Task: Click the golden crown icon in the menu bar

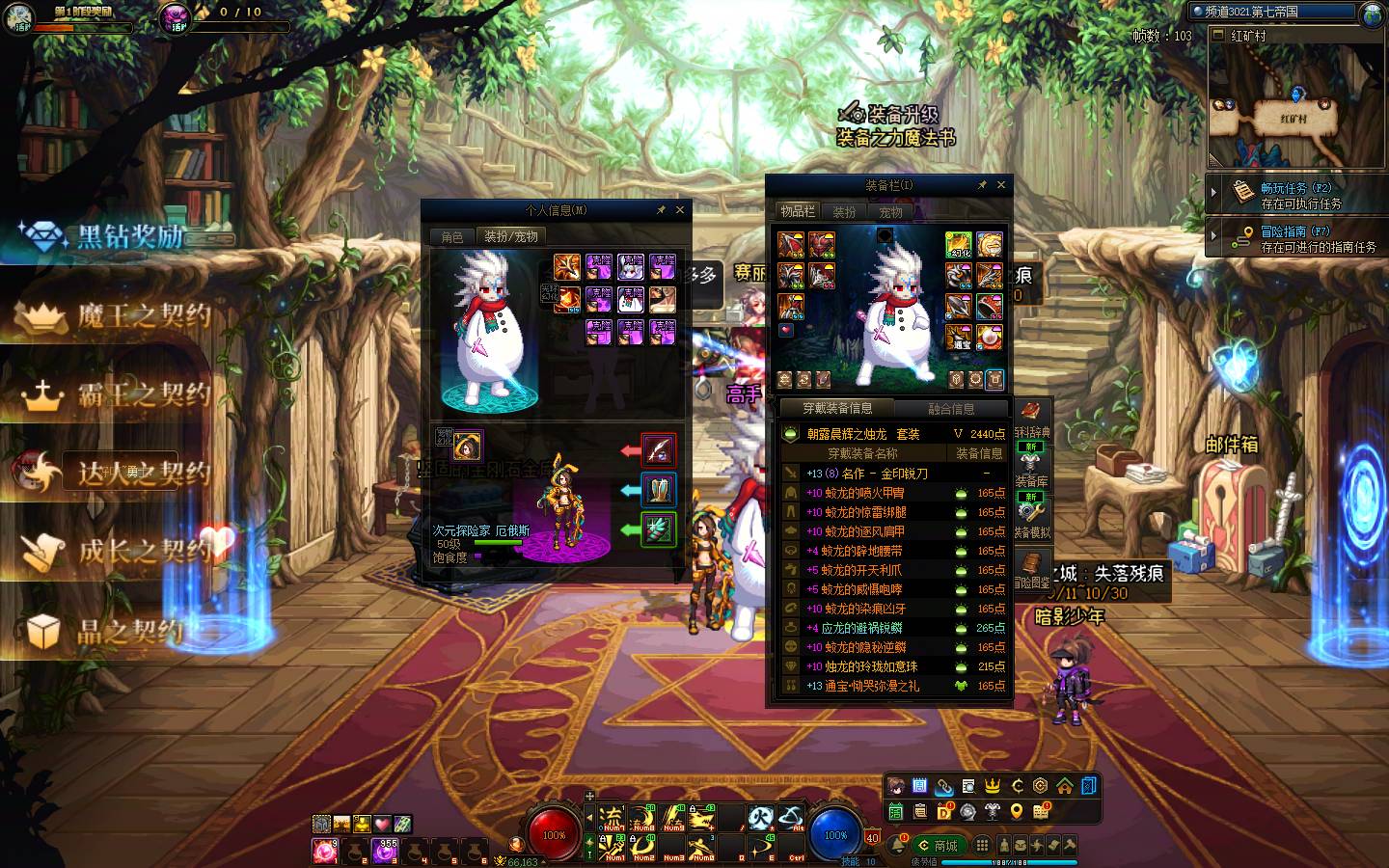Action: (992, 786)
